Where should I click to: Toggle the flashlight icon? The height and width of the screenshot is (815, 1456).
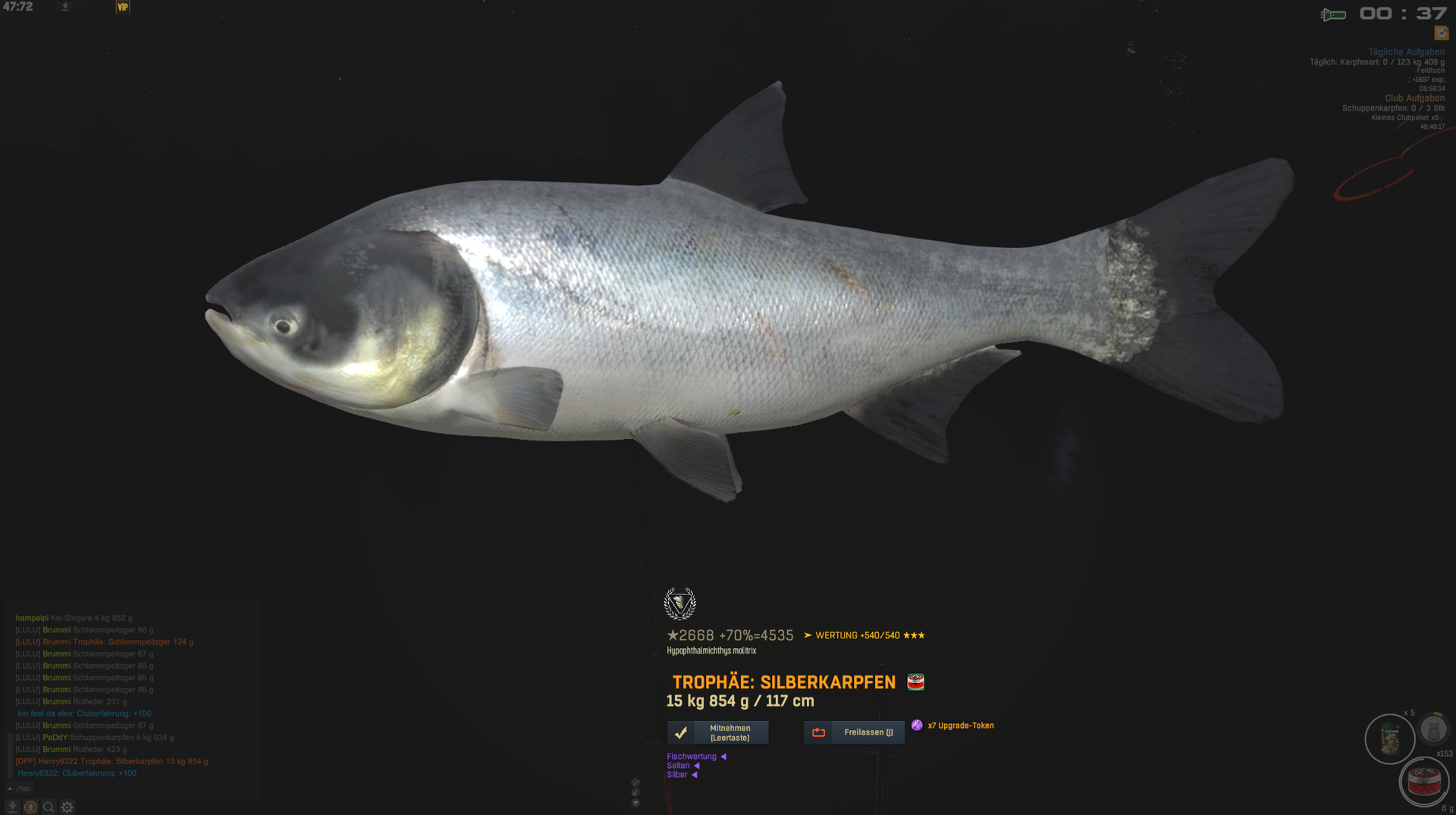[x=1333, y=14]
